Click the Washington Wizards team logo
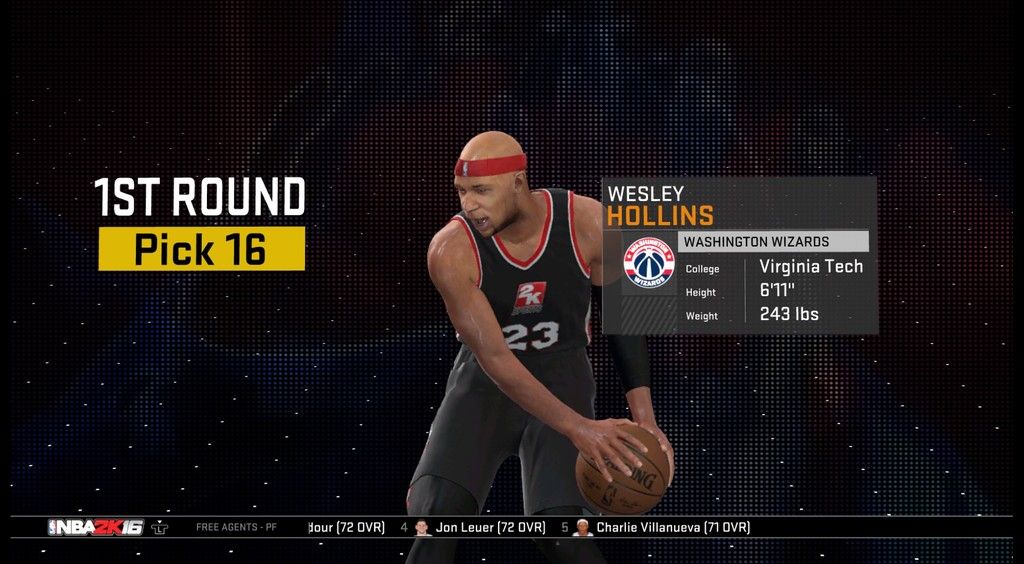1024x564 pixels. tap(649, 263)
